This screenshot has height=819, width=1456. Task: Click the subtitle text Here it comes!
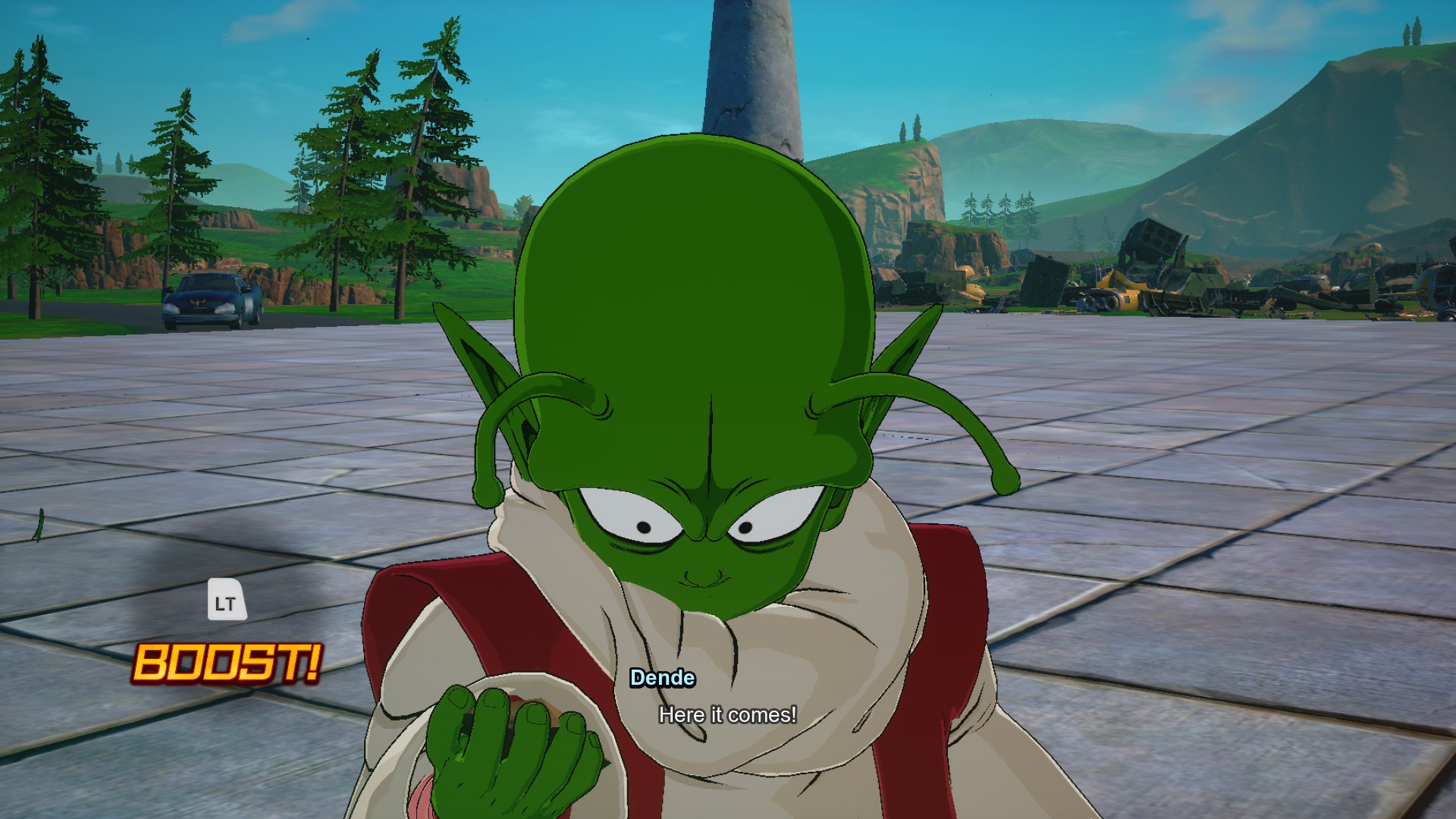click(x=729, y=713)
